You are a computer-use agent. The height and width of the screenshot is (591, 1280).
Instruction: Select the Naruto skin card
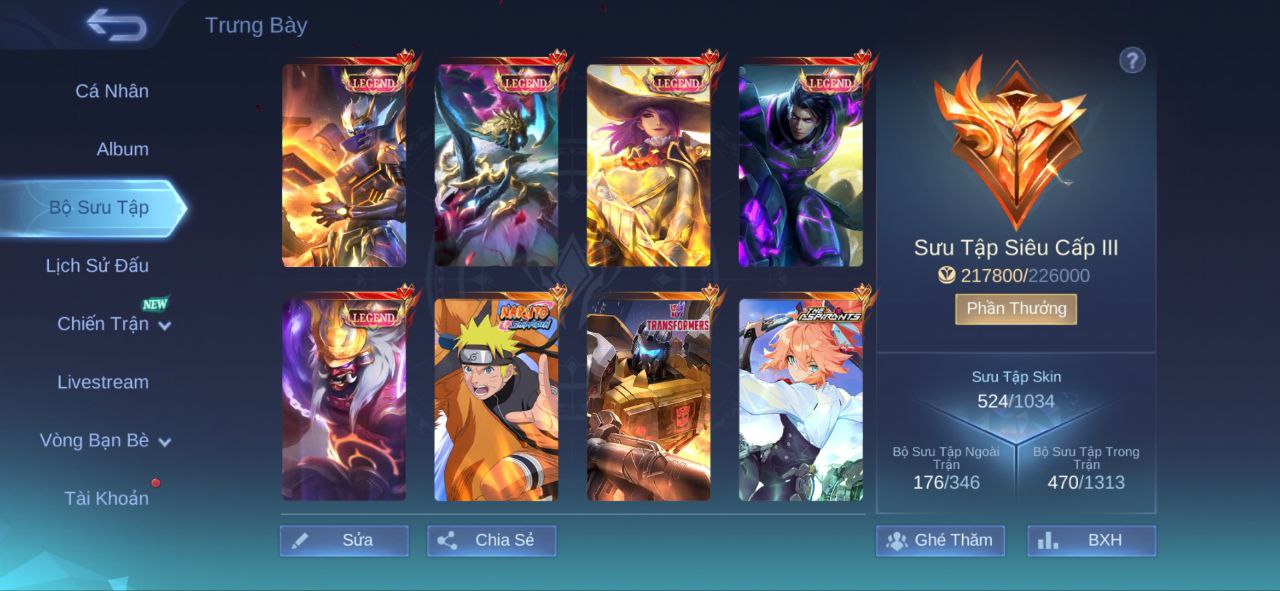pyautogui.click(x=496, y=400)
